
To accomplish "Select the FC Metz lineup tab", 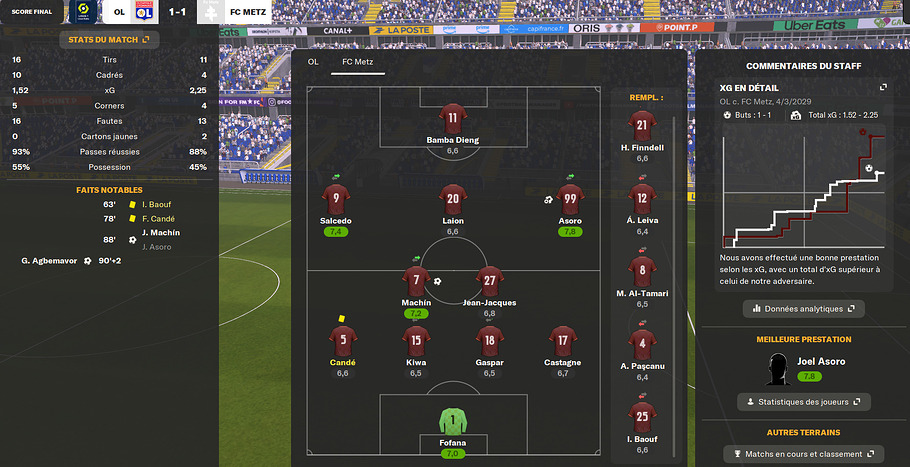I will (x=360, y=62).
